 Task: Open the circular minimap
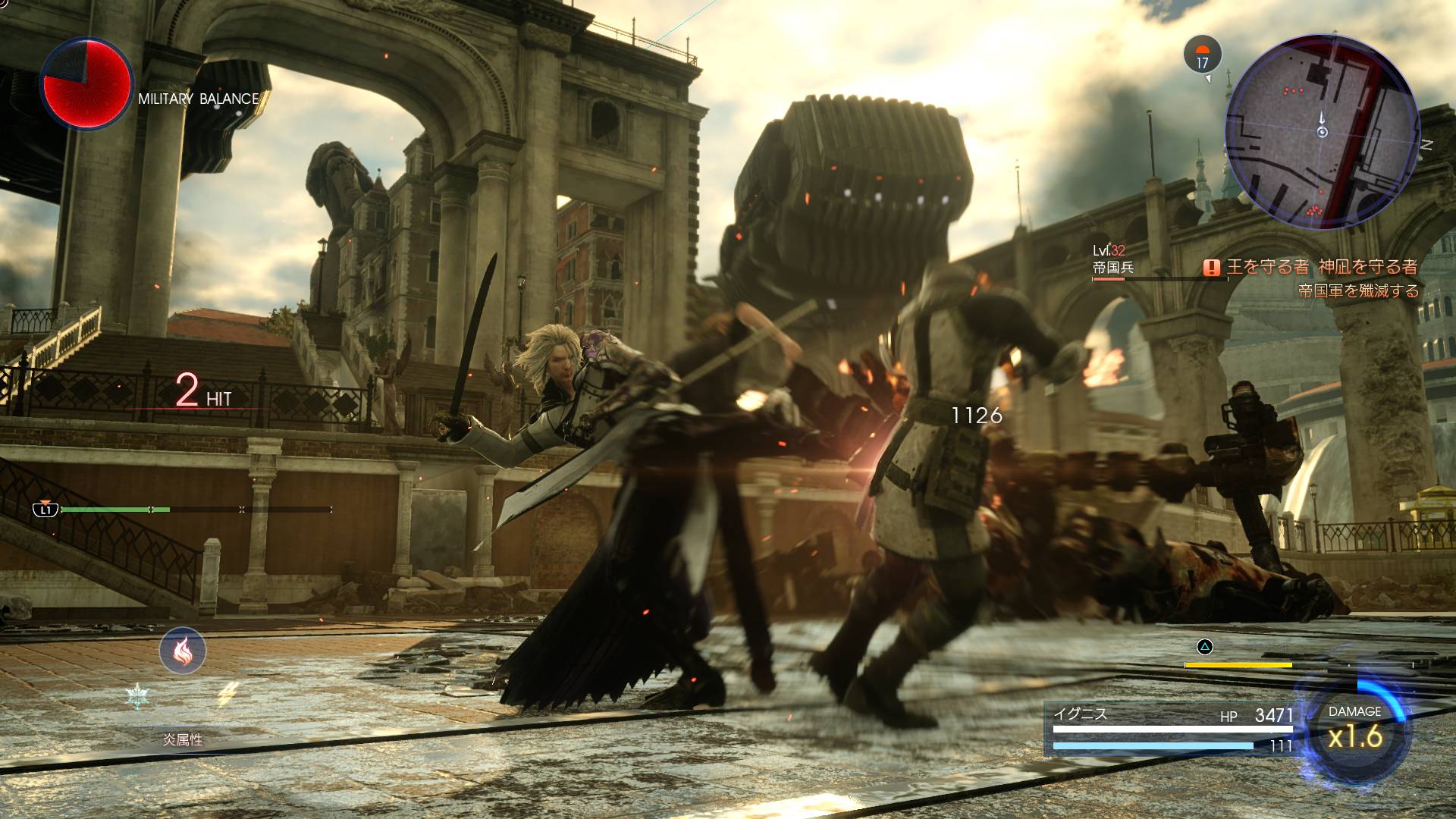coord(1322,131)
